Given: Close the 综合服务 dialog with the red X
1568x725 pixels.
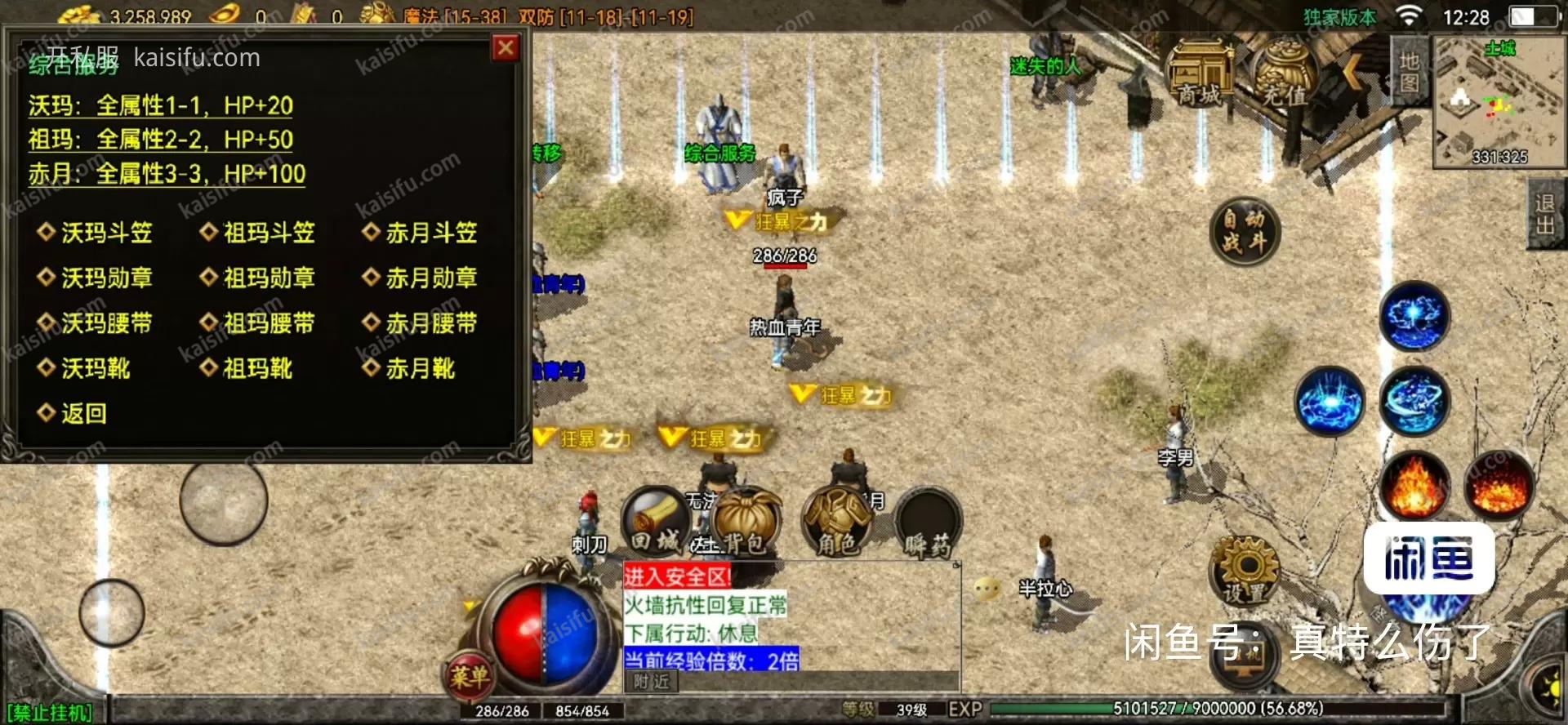Looking at the screenshot, I should point(506,48).
